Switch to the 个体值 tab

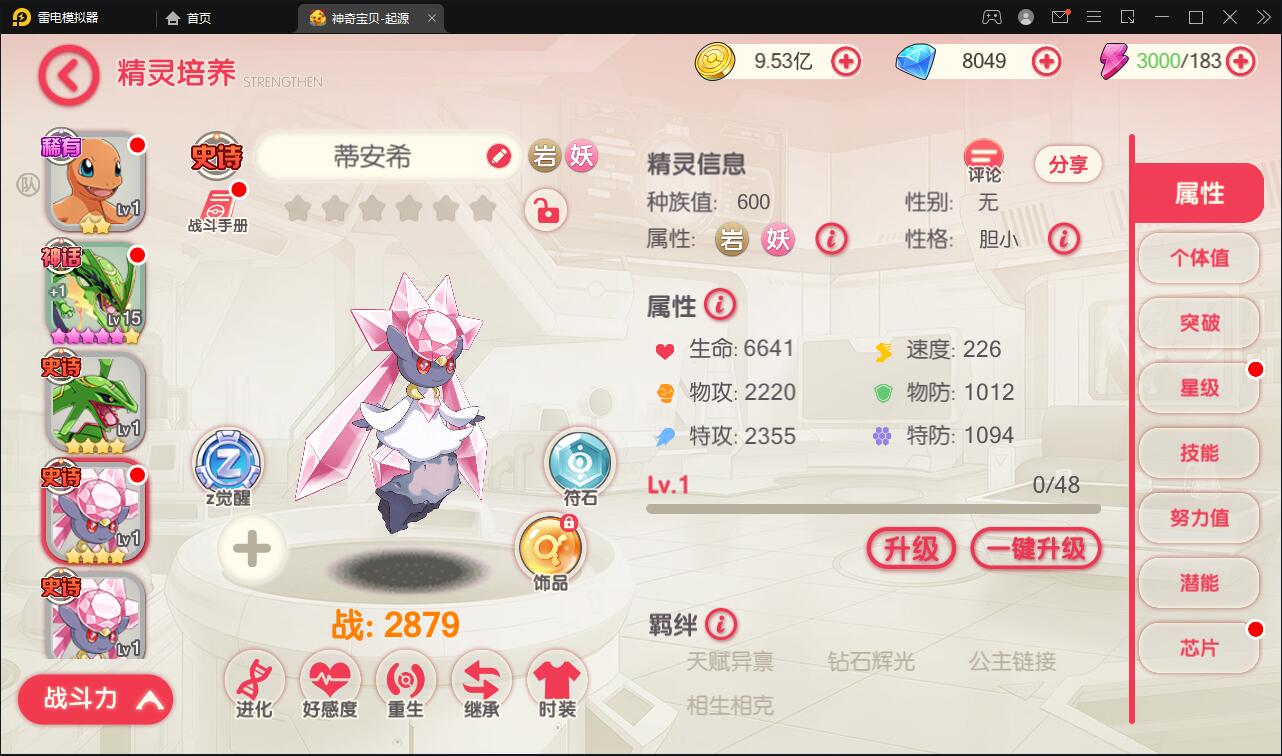(x=1199, y=258)
